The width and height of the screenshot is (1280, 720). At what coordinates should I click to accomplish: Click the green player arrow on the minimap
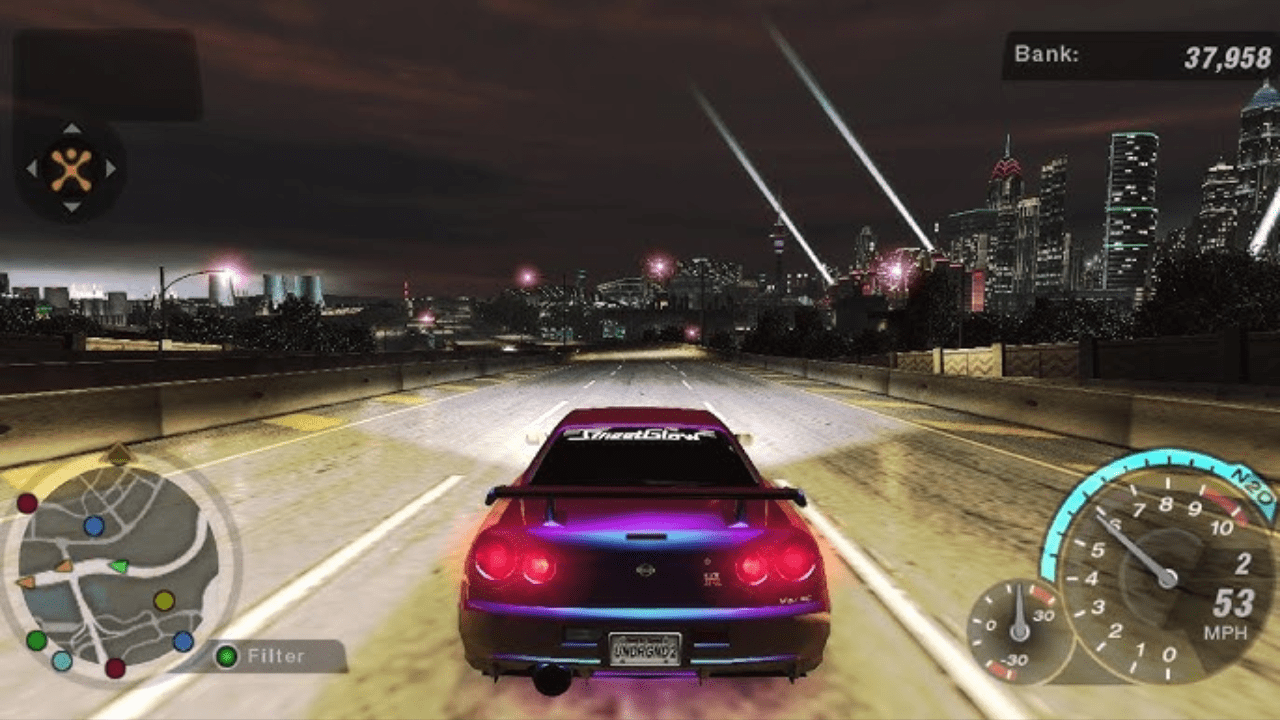pos(119,567)
